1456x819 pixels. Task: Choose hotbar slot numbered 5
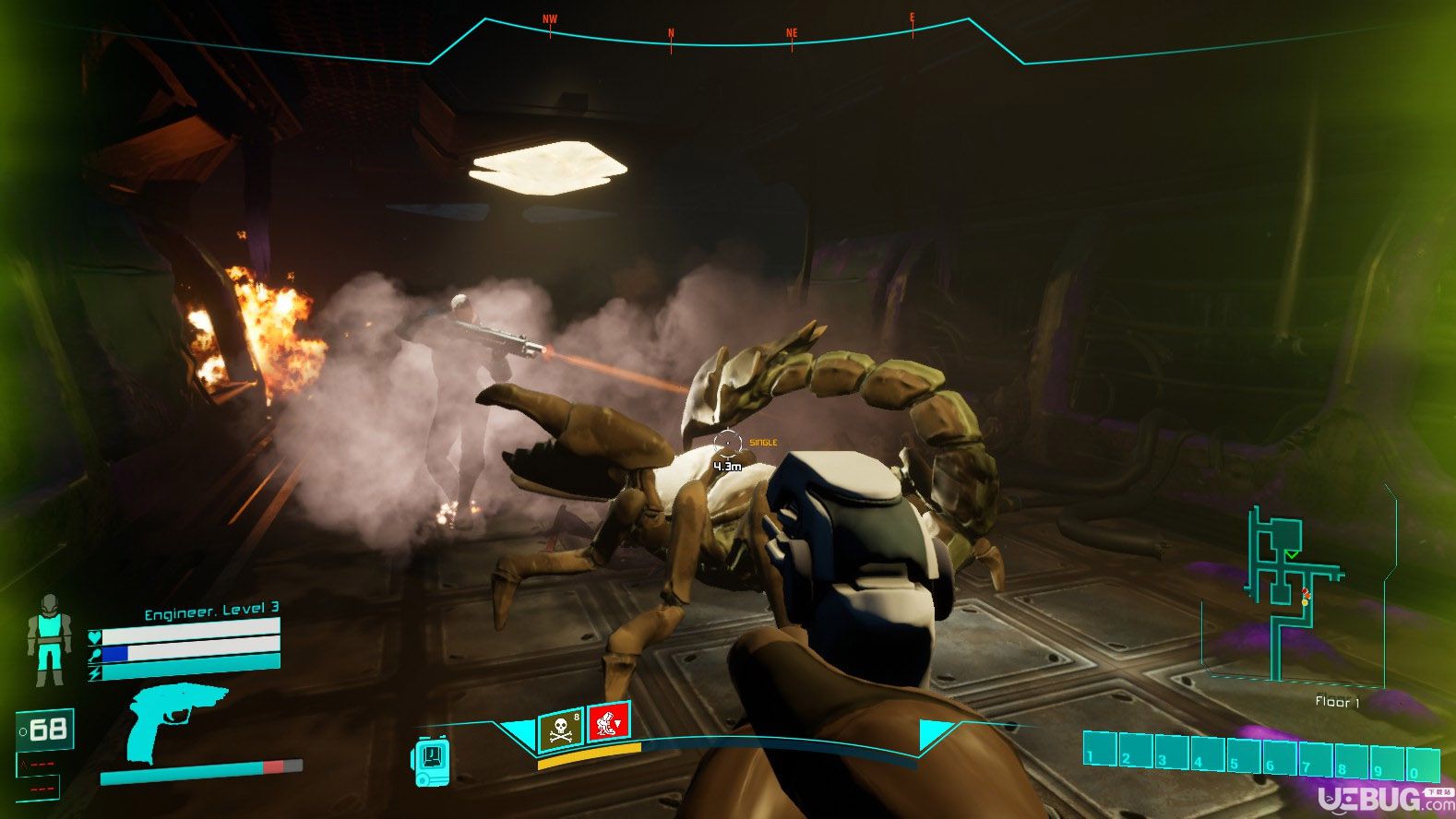point(1244,755)
